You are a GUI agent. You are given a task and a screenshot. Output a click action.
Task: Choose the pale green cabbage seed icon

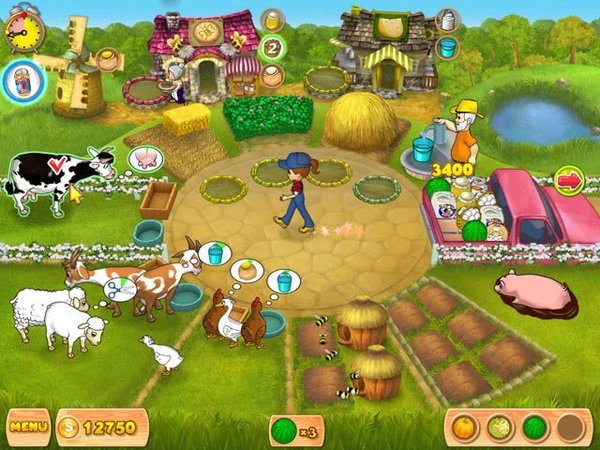click(500, 428)
